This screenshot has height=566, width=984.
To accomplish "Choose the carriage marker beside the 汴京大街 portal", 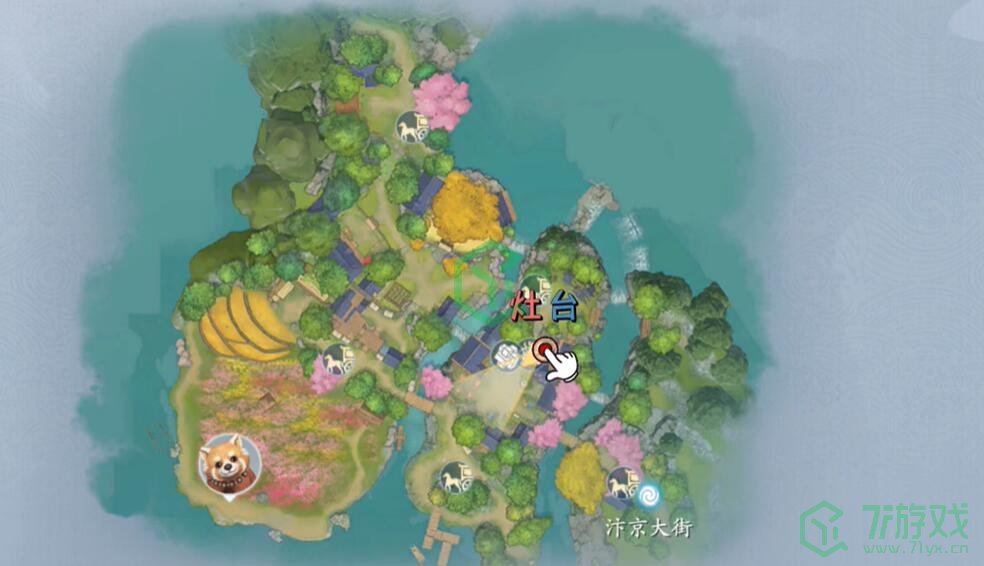I will coord(622,482).
